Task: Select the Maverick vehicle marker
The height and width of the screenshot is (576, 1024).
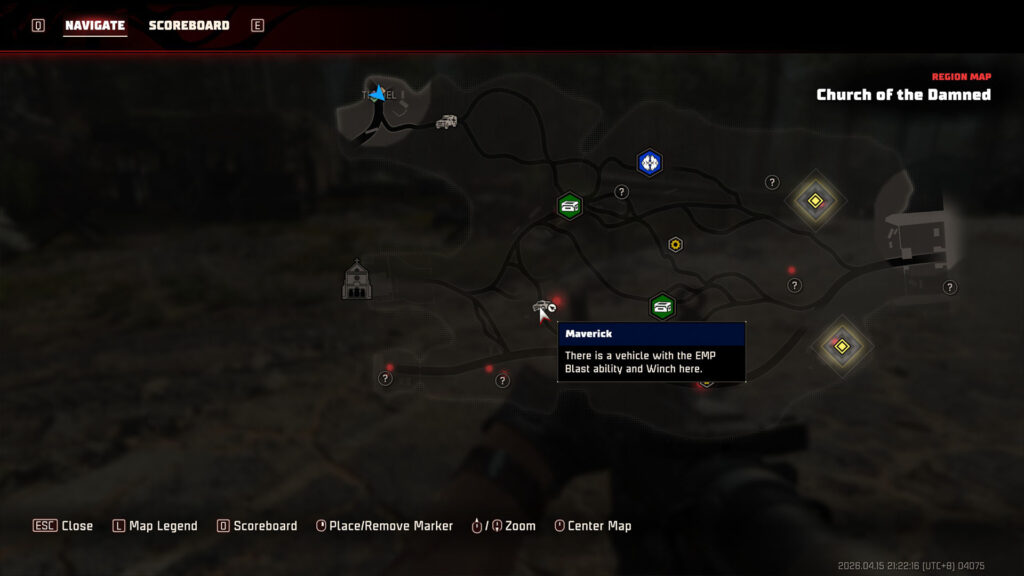Action: [543, 307]
